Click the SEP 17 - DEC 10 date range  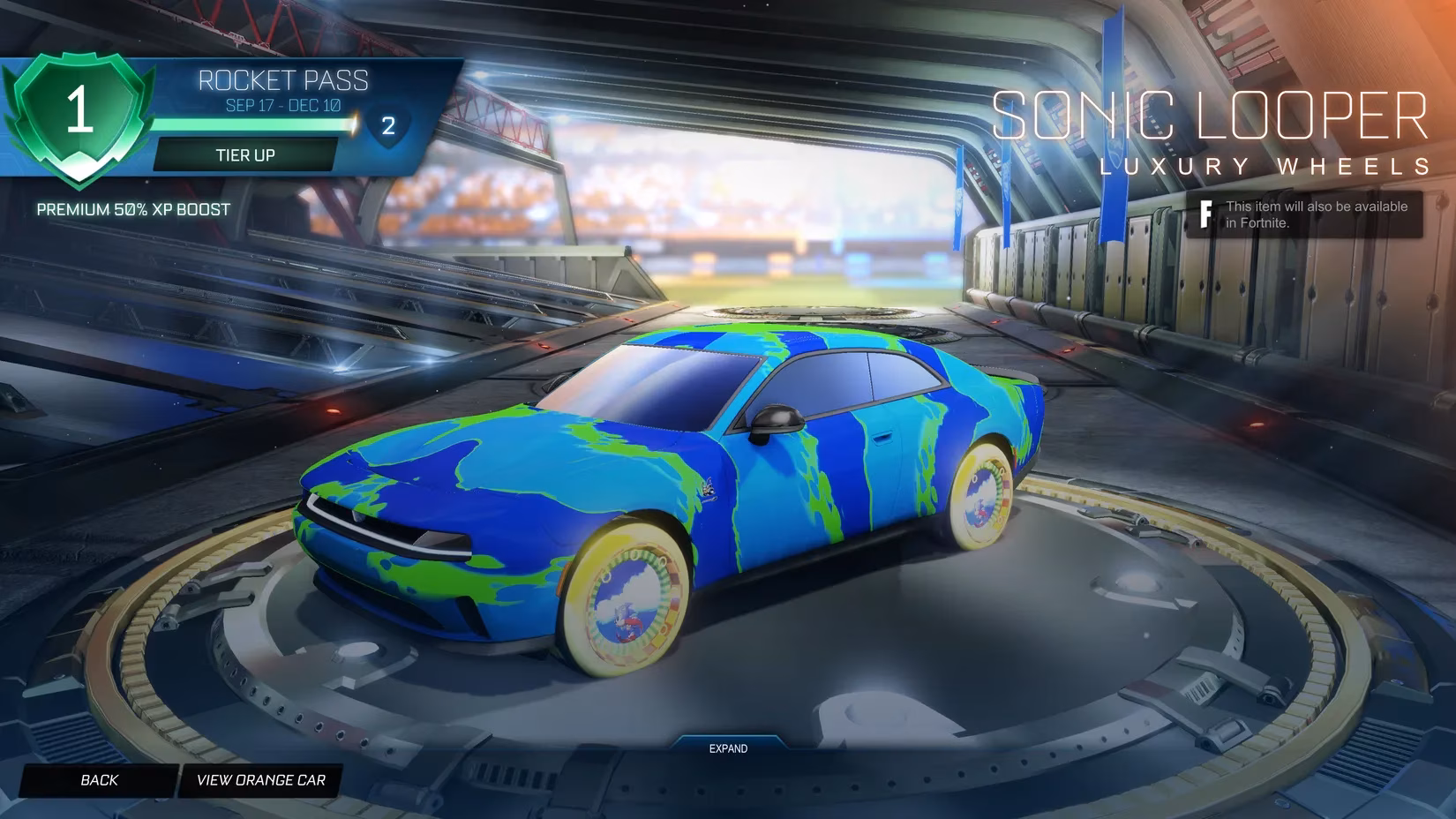[x=284, y=102]
